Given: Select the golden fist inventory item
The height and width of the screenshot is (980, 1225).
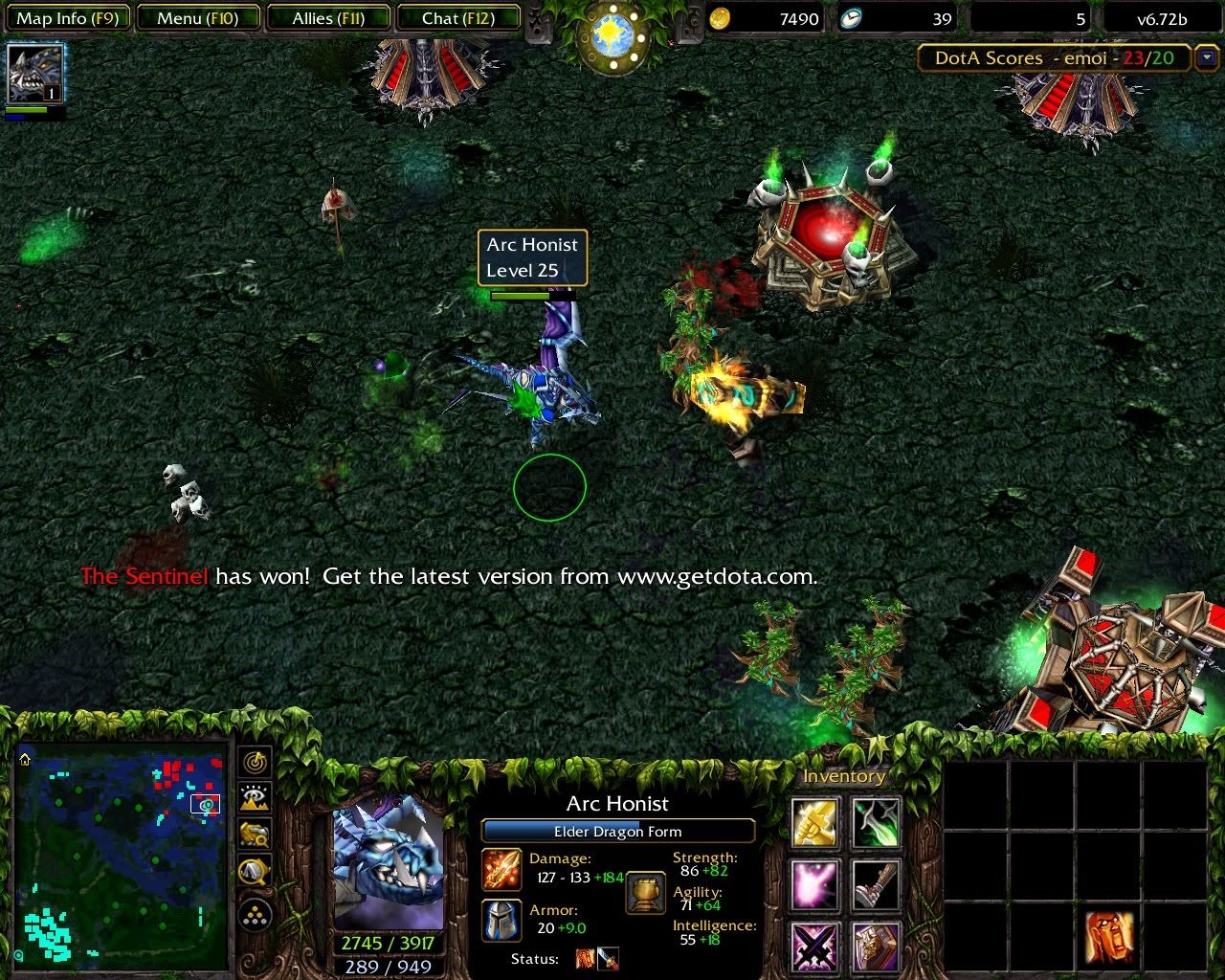Looking at the screenshot, I should coord(815,822).
